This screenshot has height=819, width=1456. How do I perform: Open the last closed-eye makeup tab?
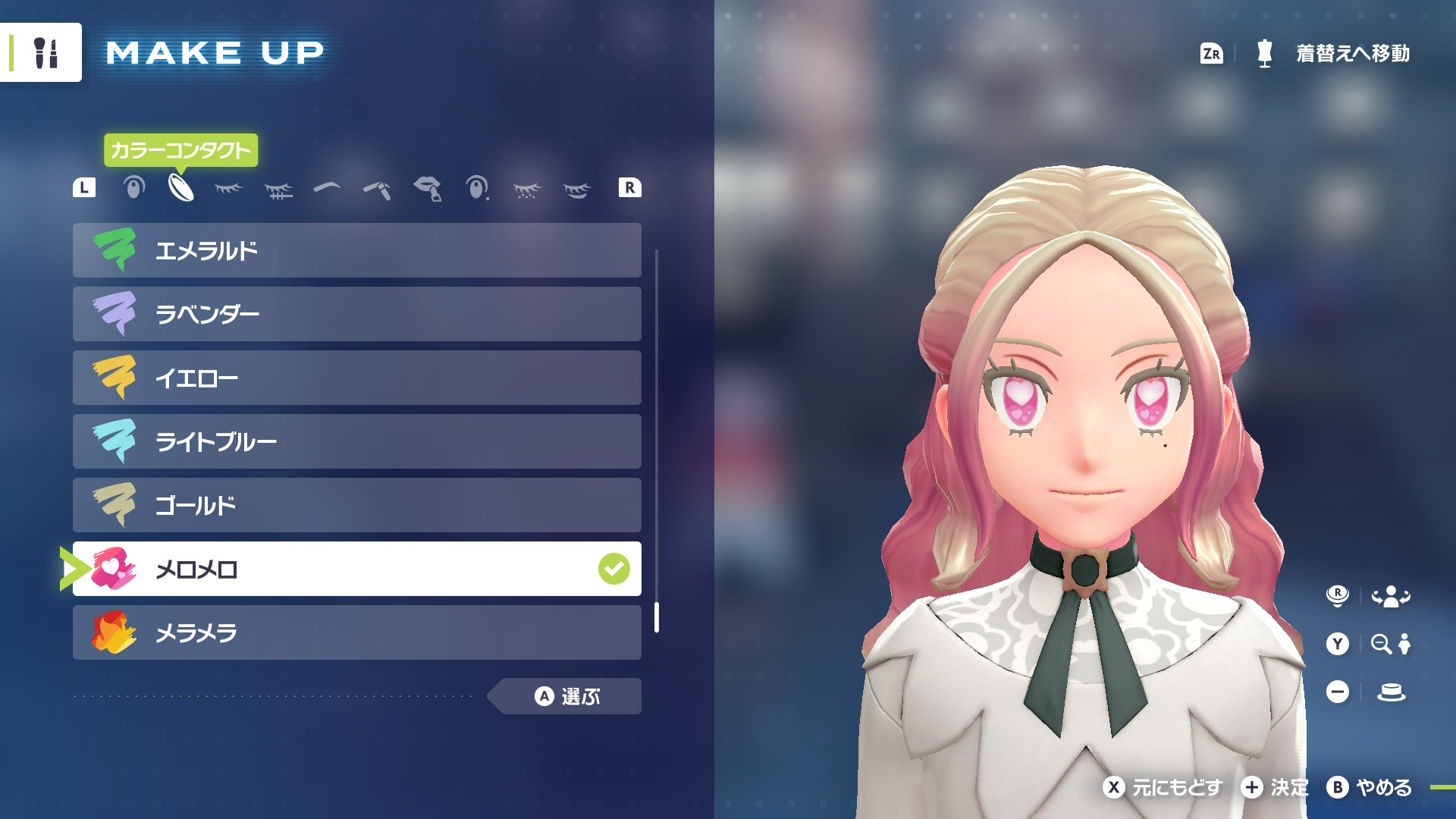coord(577,190)
